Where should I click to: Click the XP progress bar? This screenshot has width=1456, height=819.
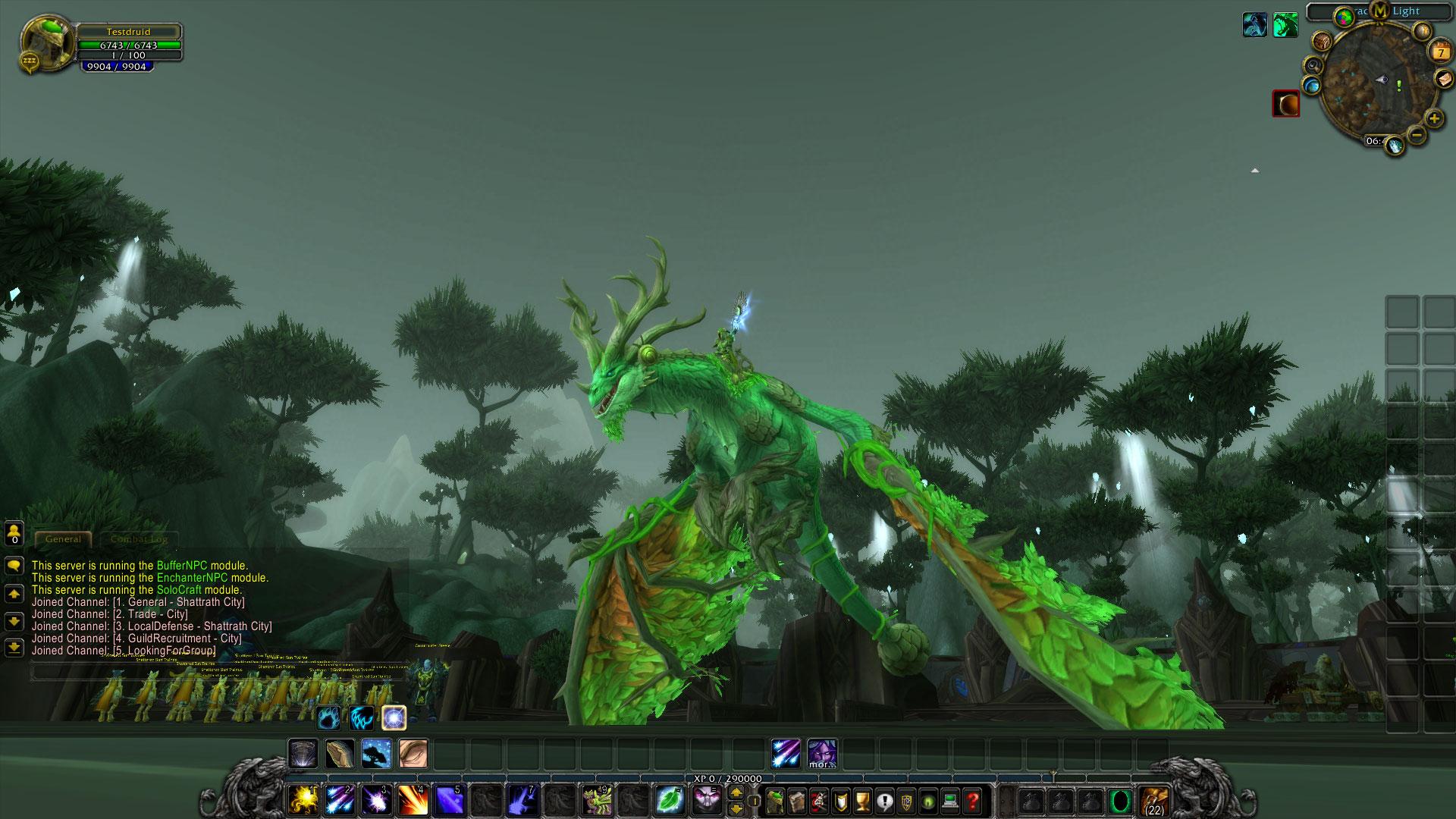[728, 777]
